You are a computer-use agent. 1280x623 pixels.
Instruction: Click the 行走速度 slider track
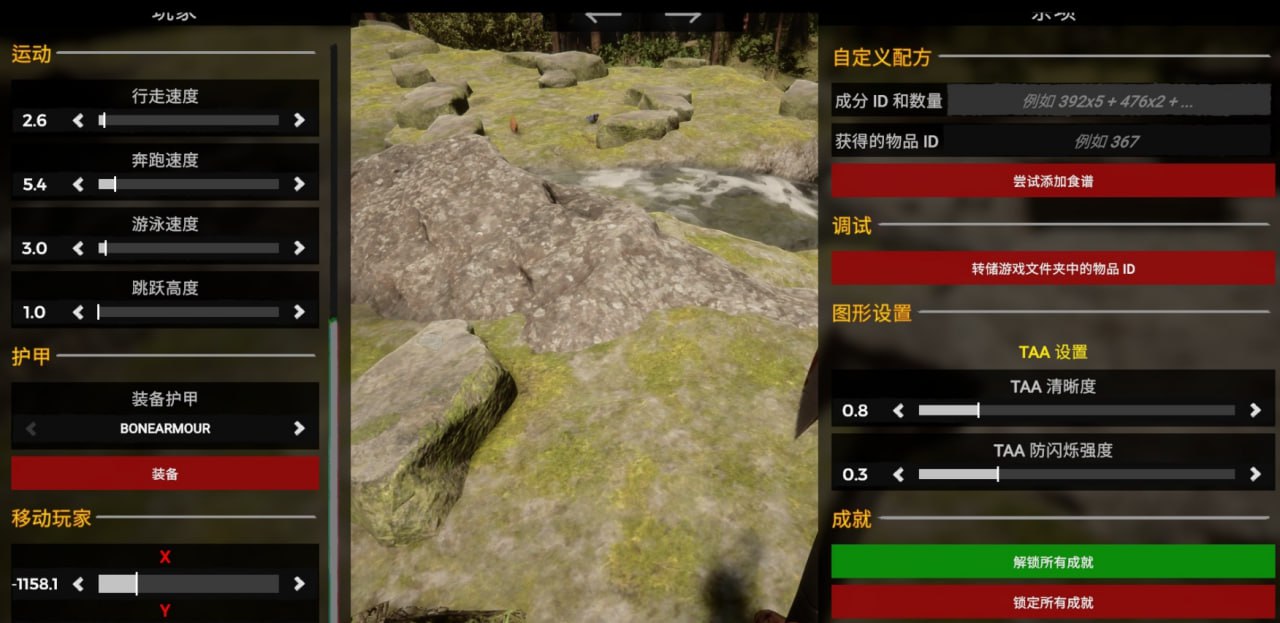coord(188,120)
